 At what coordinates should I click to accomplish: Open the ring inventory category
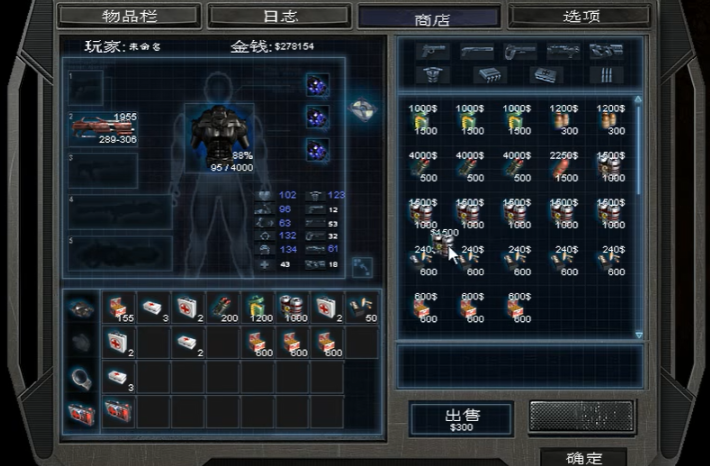point(82,376)
